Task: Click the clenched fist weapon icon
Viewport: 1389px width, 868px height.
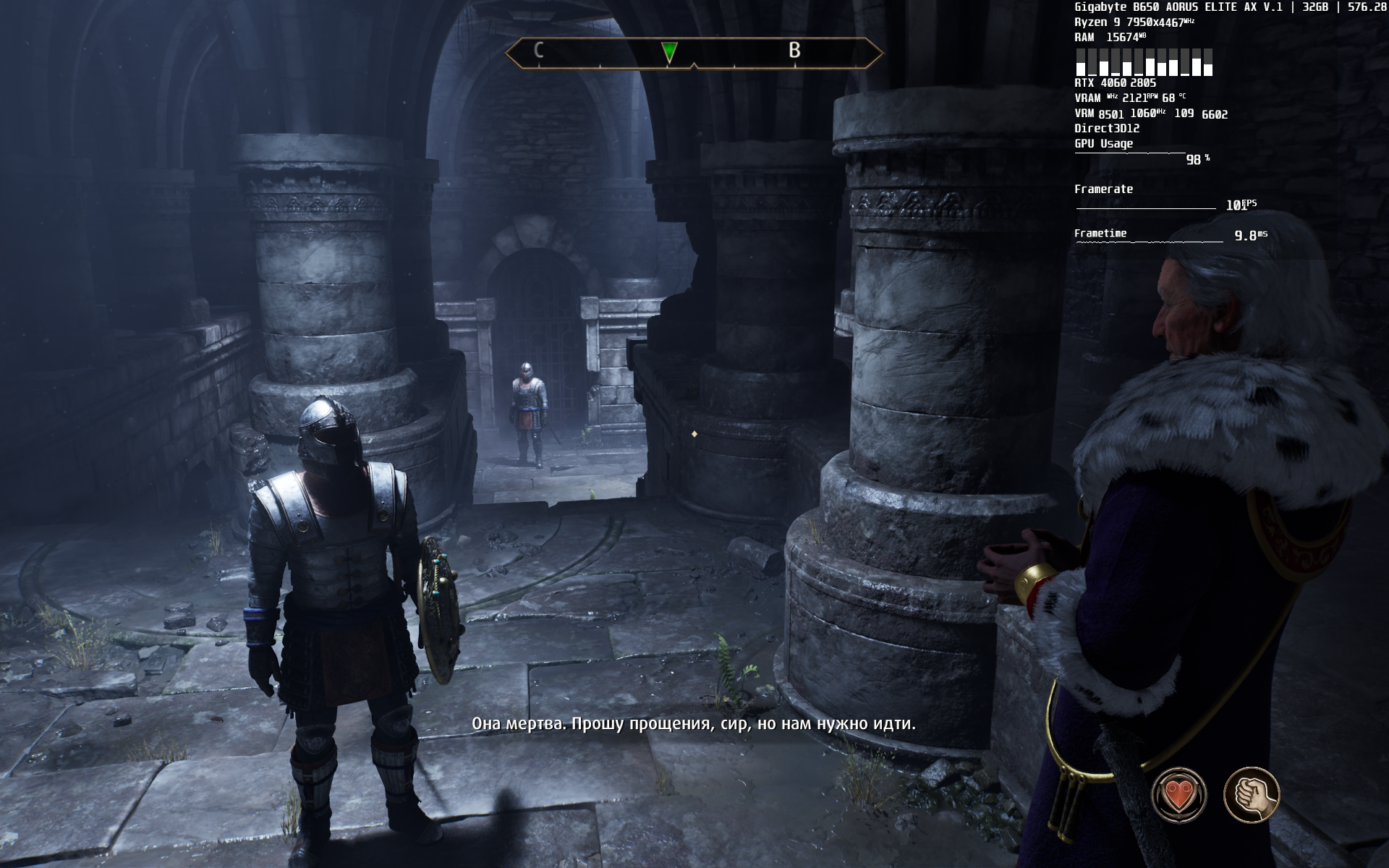Action: (x=1252, y=795)
